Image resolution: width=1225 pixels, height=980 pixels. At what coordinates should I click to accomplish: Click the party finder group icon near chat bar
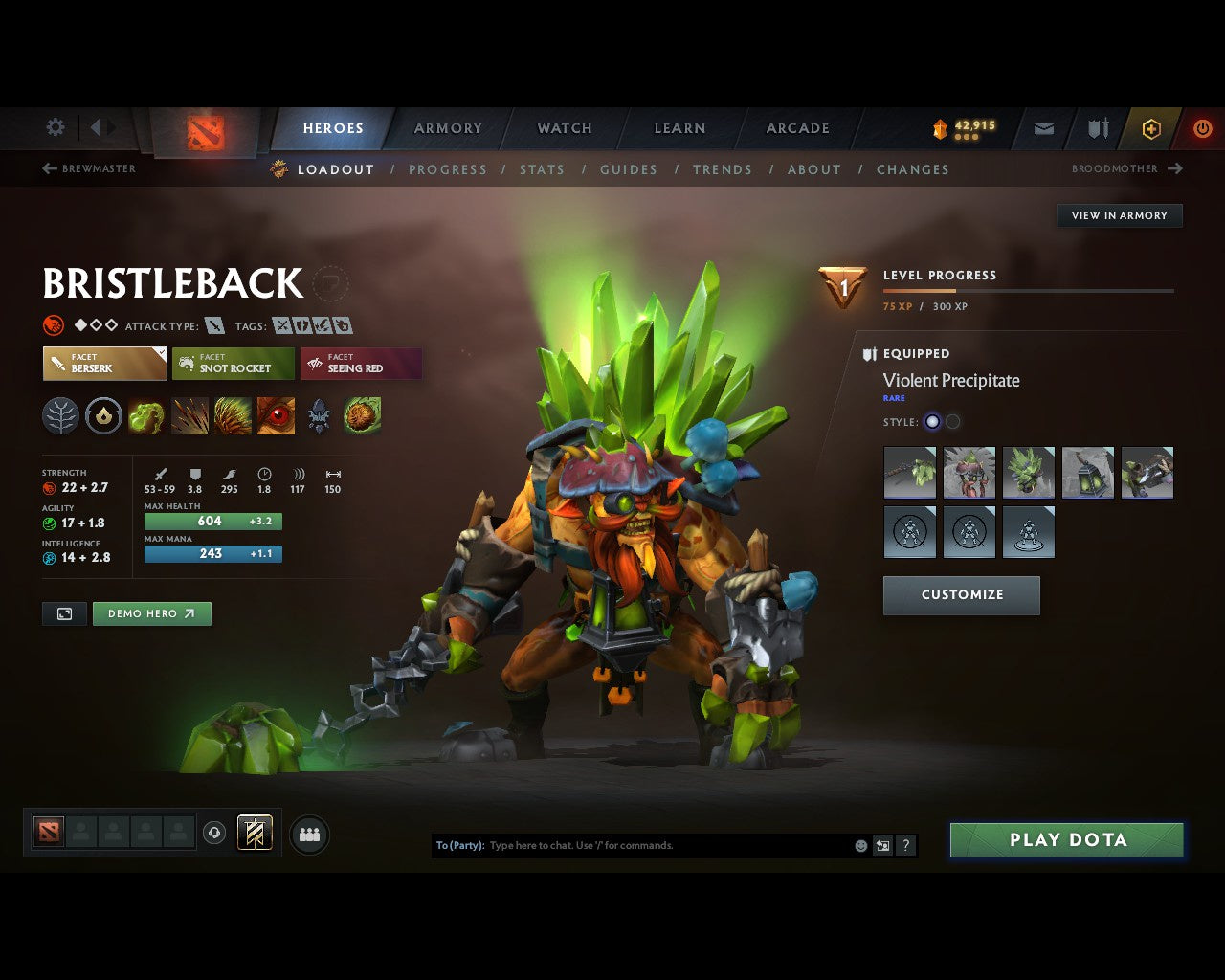(x=308, y=834)
